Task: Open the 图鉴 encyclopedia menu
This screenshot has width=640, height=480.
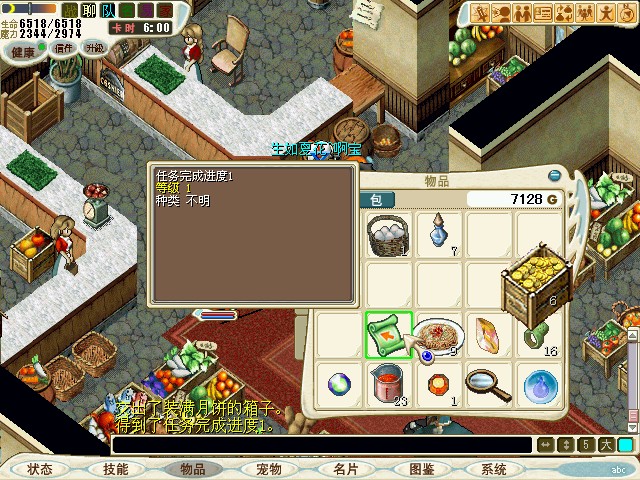Action: point(421,468)
